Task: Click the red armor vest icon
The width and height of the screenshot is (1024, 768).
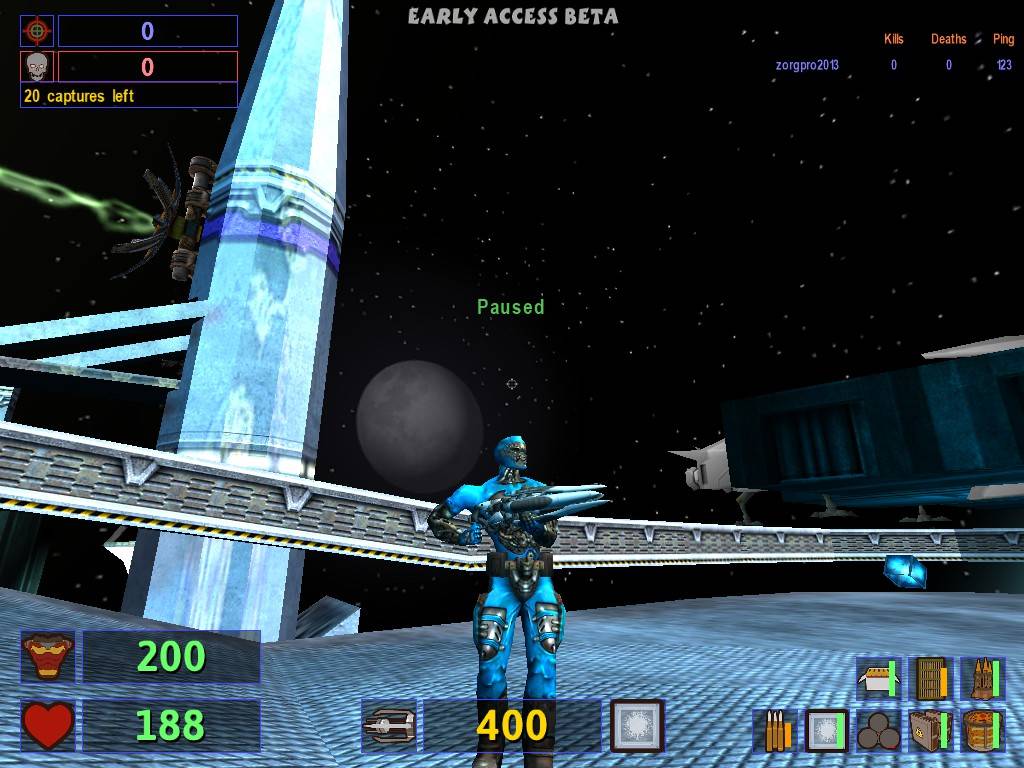Action: tap(48, 657)
